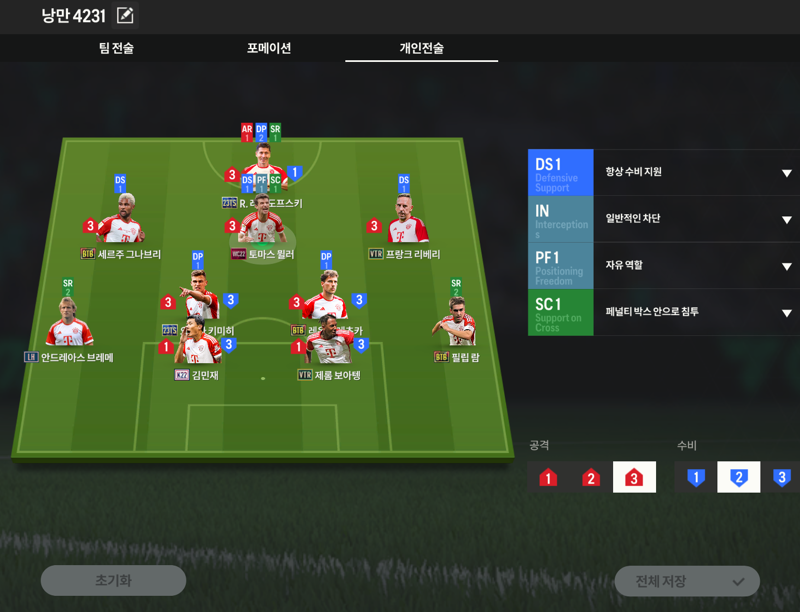This screenshot has height=612, width=800.
Task: Select 세르주 그나브리 on the pitch
Action: pos(121,226)
